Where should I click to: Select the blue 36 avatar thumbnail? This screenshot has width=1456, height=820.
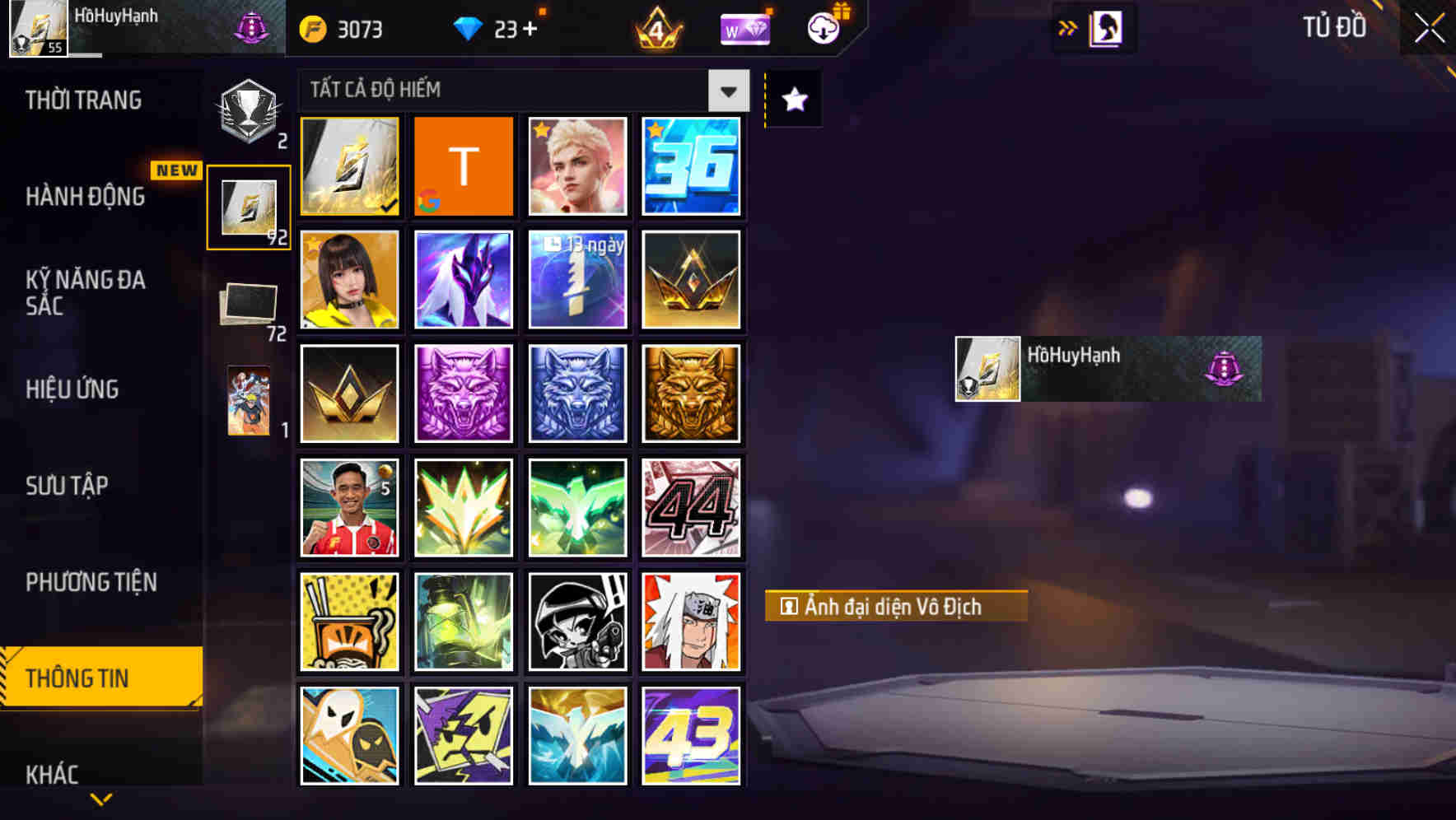[x=692, y=166]
